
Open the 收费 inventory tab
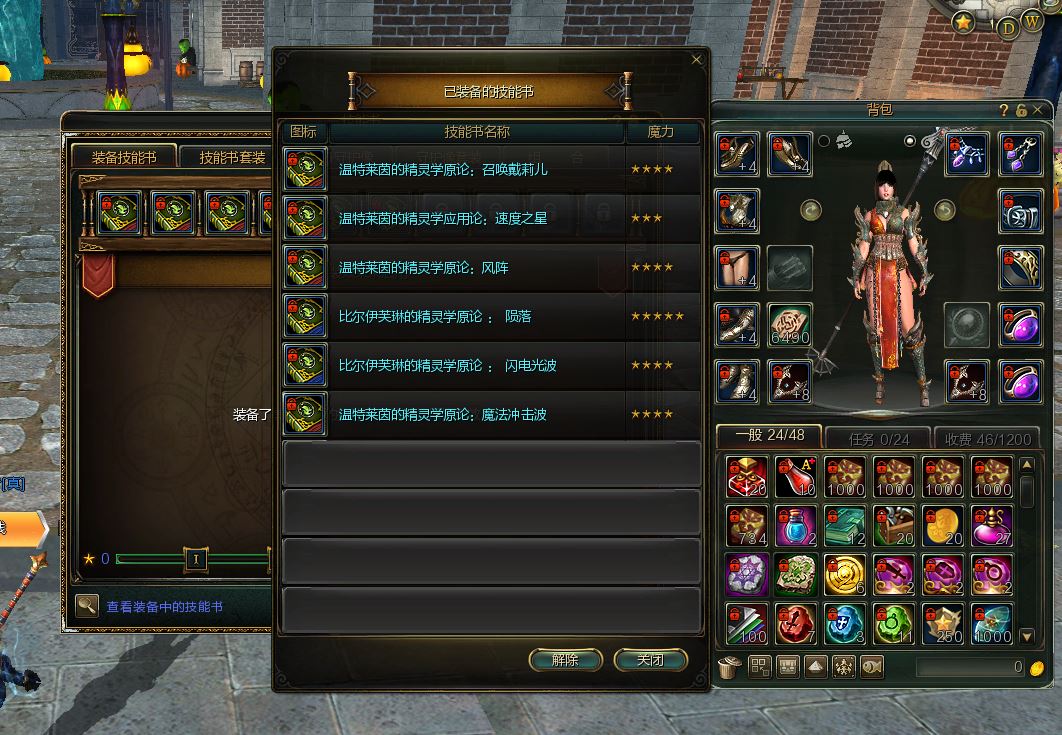point(988,438)
